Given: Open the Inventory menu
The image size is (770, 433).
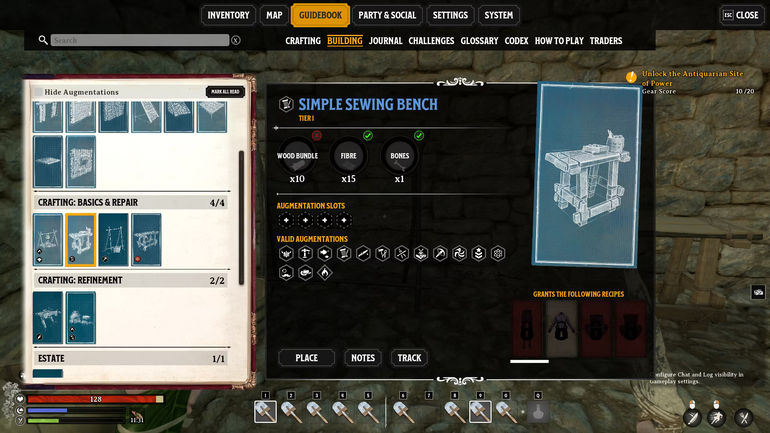Looking at the screenshot, I should pyautogui.click(x=228, y=15).
